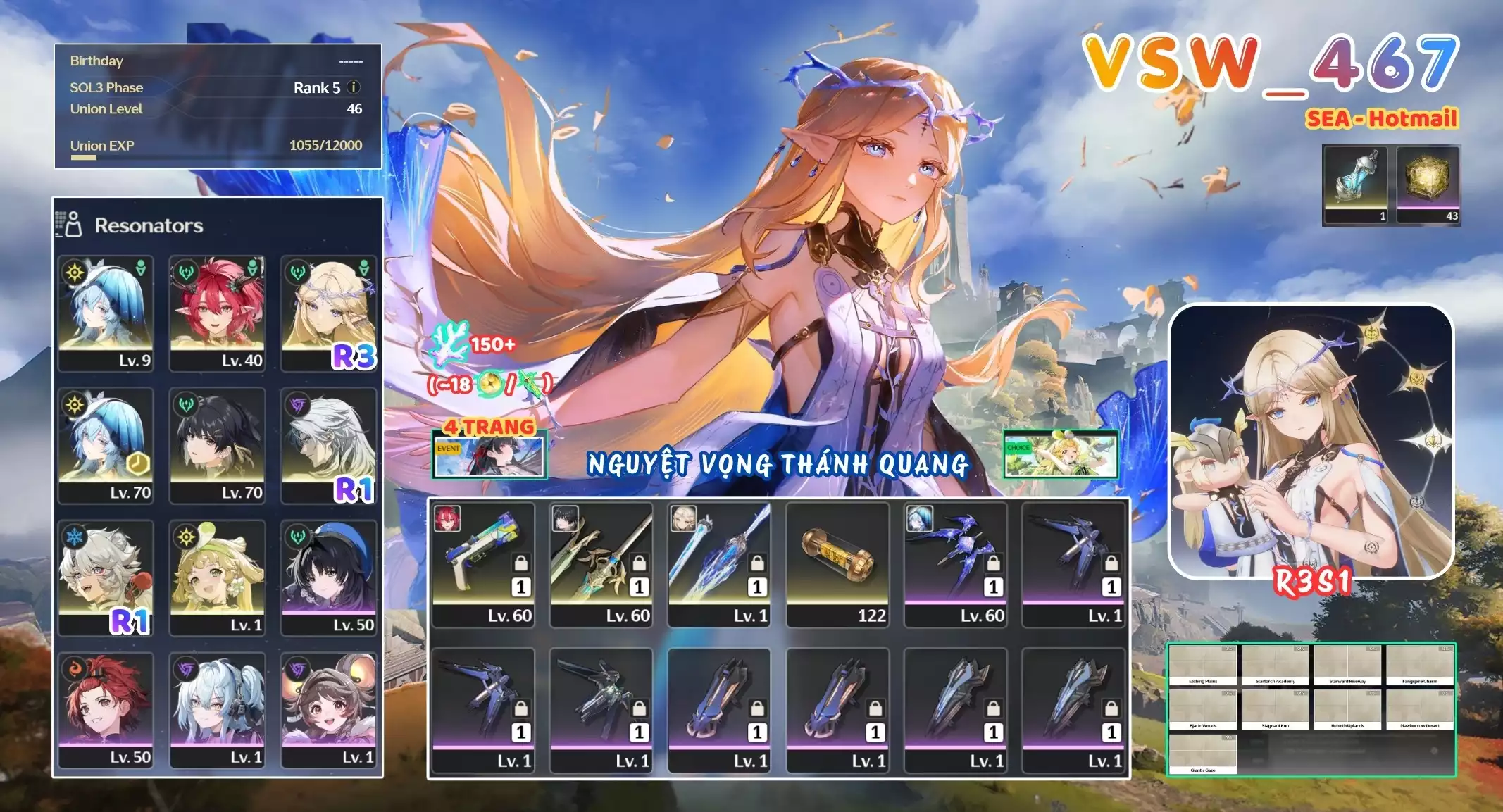Toggle the lock on the Lv. 60 broadblade sword
The height and width of the screenshot is (812, 1503).
tap(639, 564)
